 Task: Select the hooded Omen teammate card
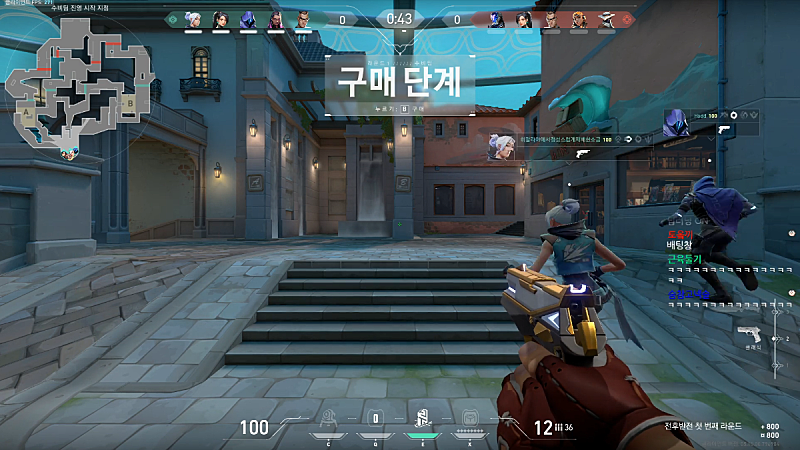click(677, 120)
